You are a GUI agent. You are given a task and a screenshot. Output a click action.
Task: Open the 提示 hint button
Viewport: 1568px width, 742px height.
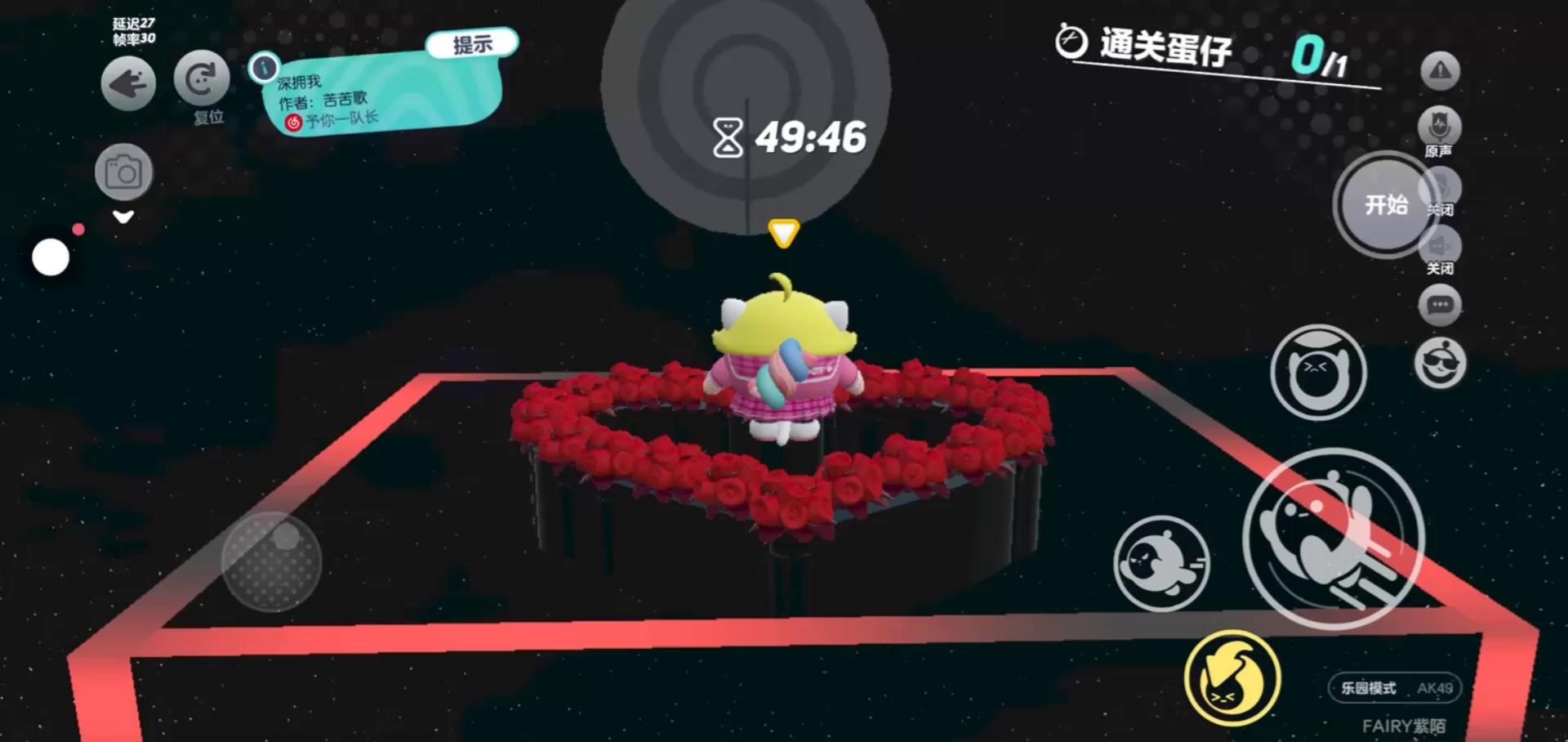pyautogui.click(x=472, y=44)
